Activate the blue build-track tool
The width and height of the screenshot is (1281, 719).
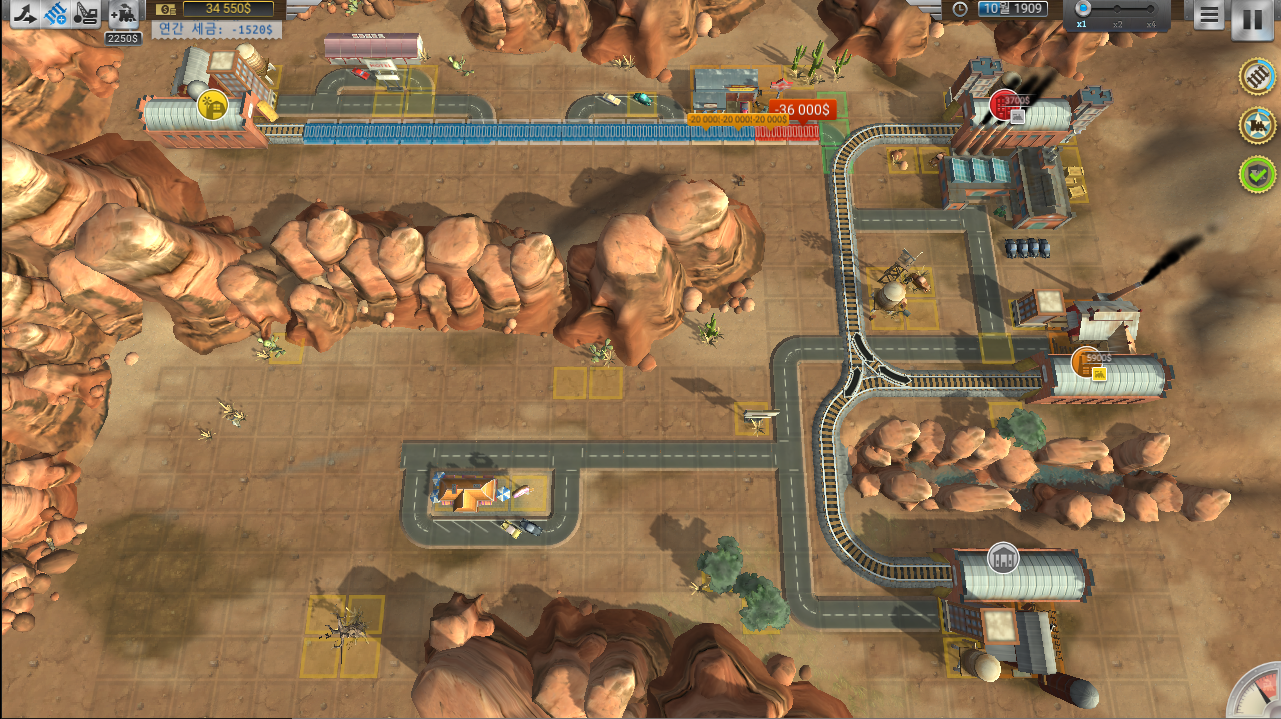pyautogui.click(x=56, y=14)
